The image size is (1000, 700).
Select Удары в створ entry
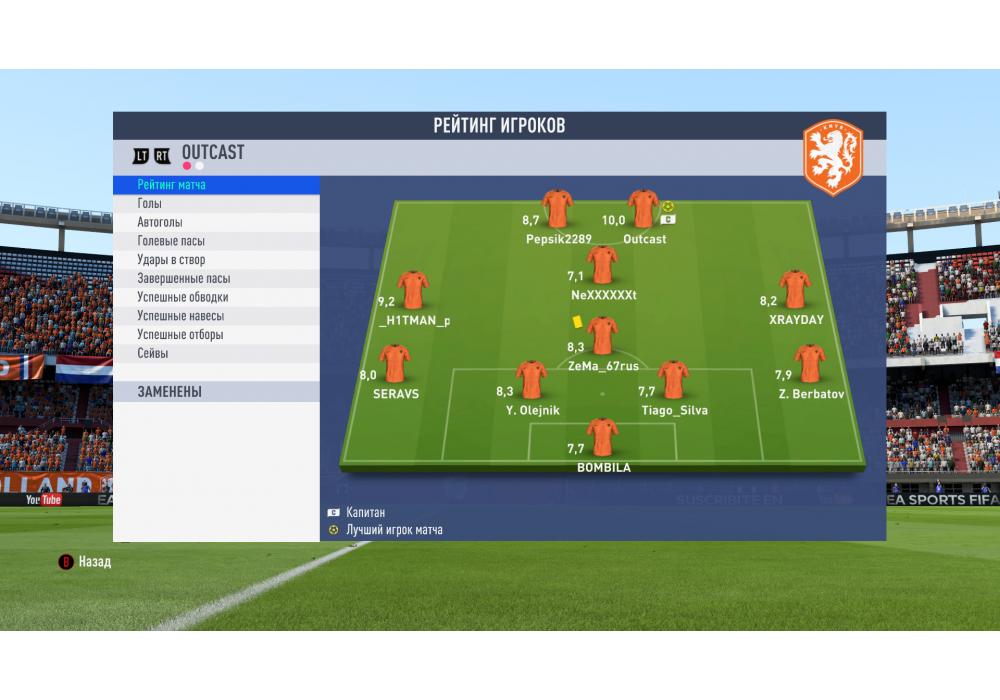coord(216,260)
